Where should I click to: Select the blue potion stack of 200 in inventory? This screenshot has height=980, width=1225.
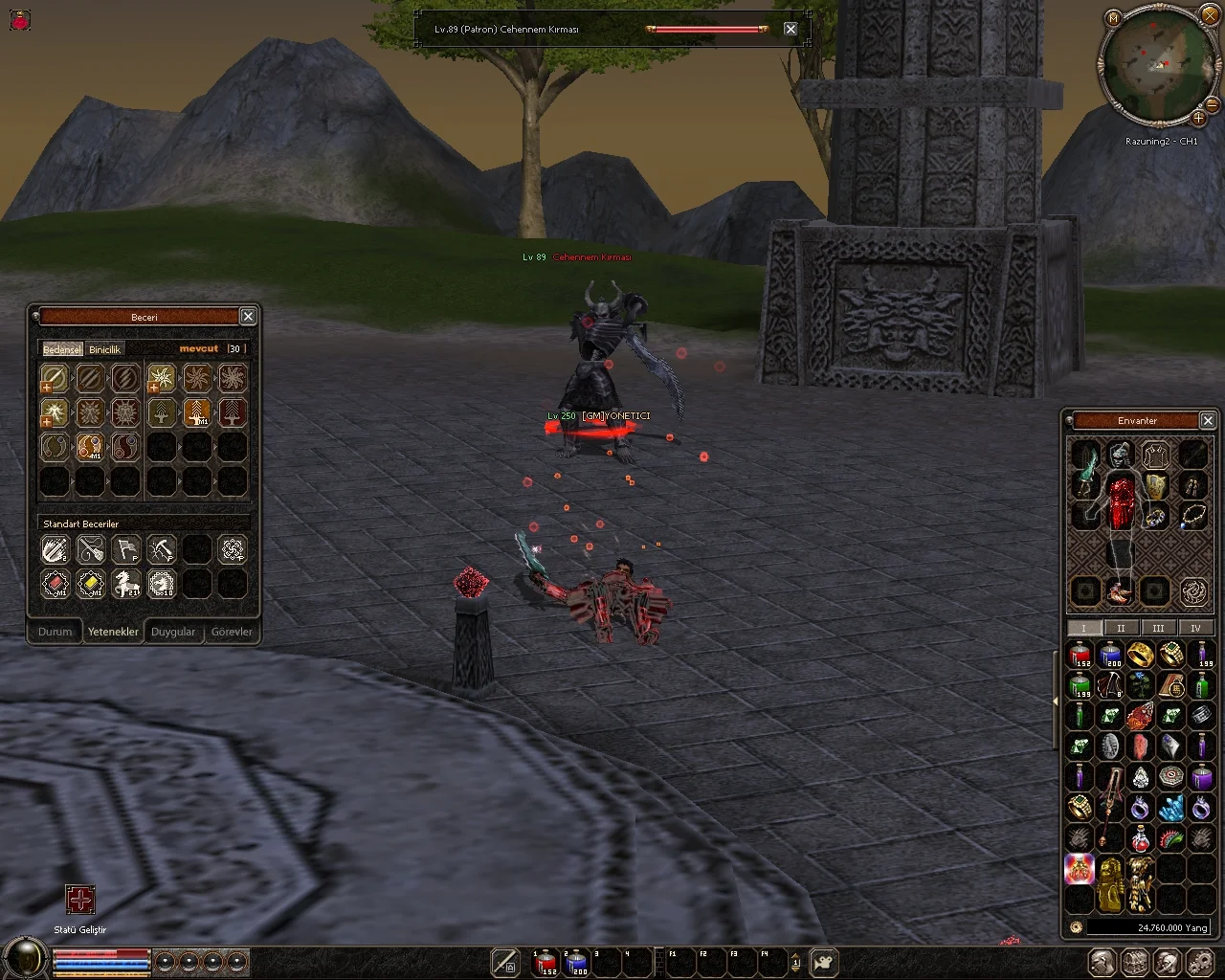coord(1110,655)
